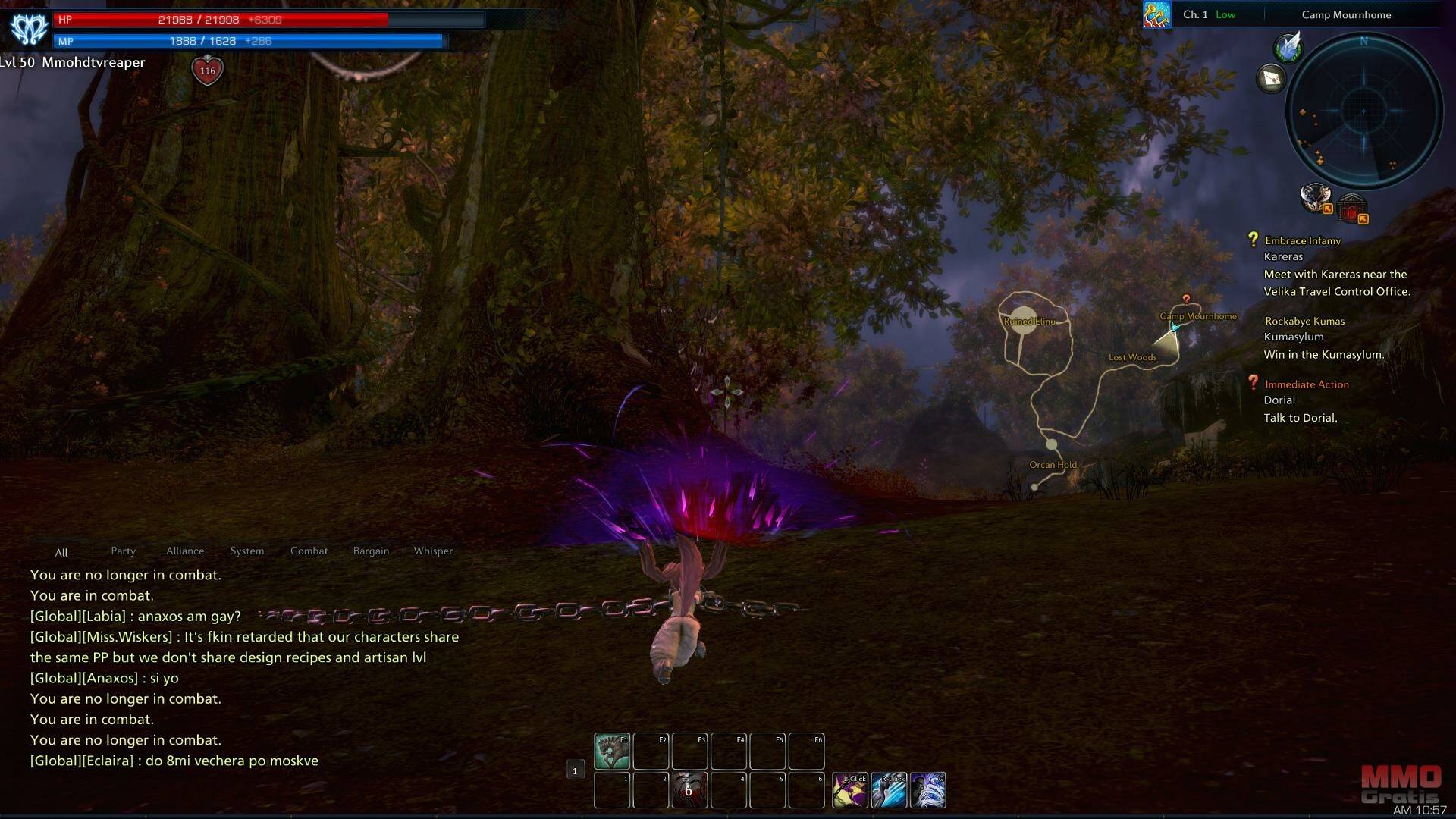Viewport: 1456px width, 819px height.
Task: Switch to the Party chat tab
Action: tap(123, 551)
